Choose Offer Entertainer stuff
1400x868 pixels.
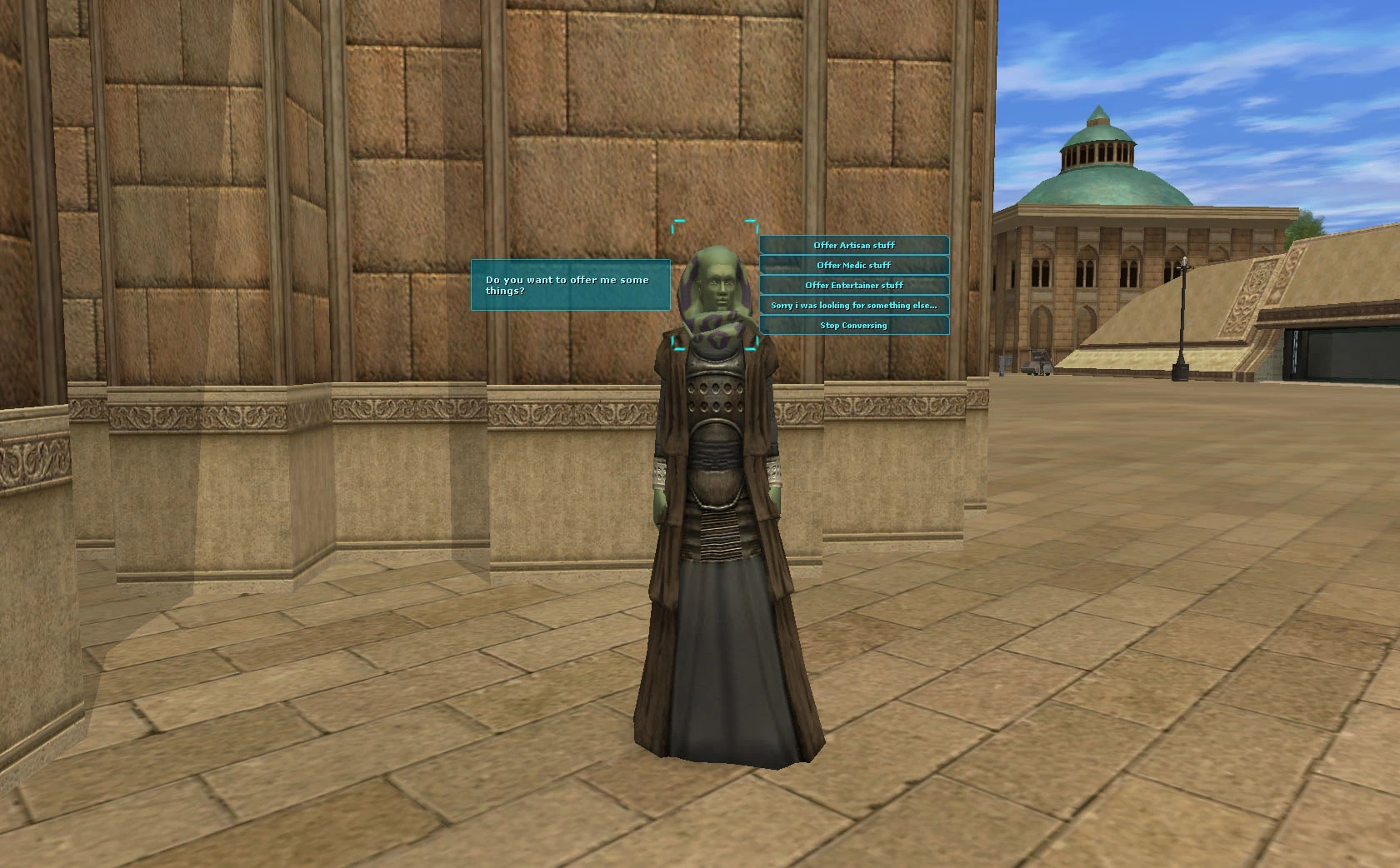854,285
